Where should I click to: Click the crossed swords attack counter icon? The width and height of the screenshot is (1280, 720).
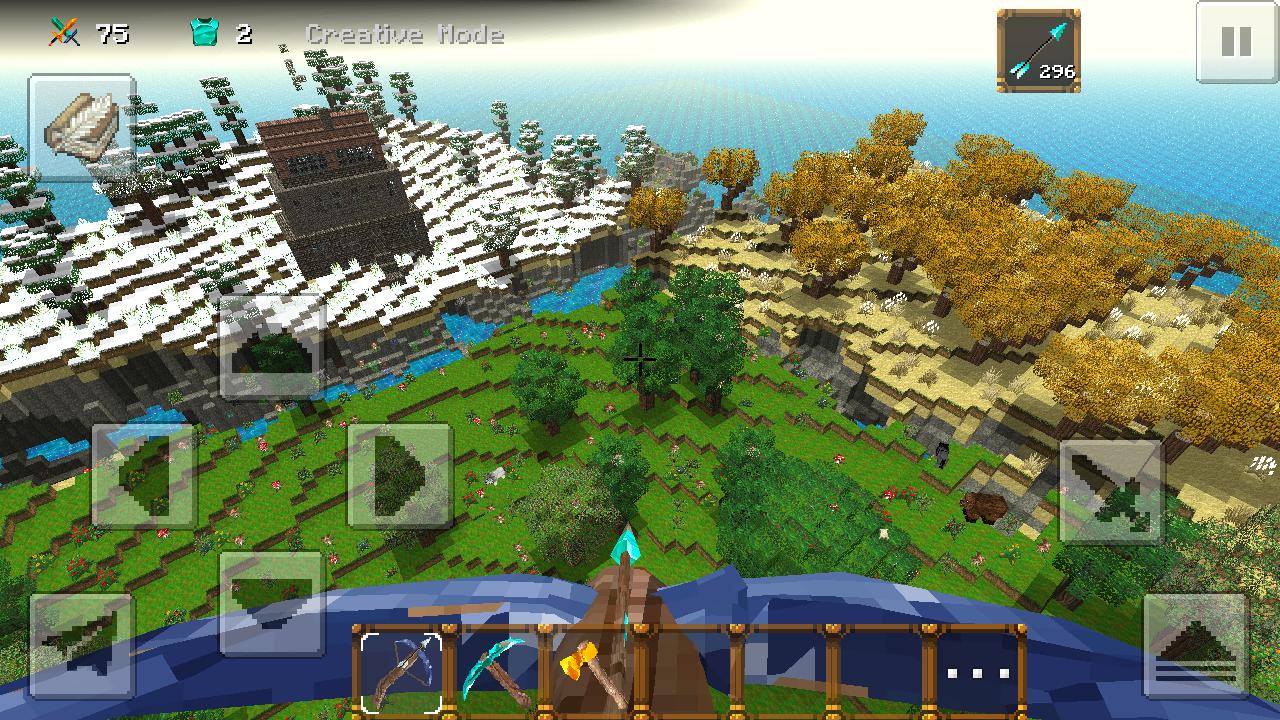(65, 30)
